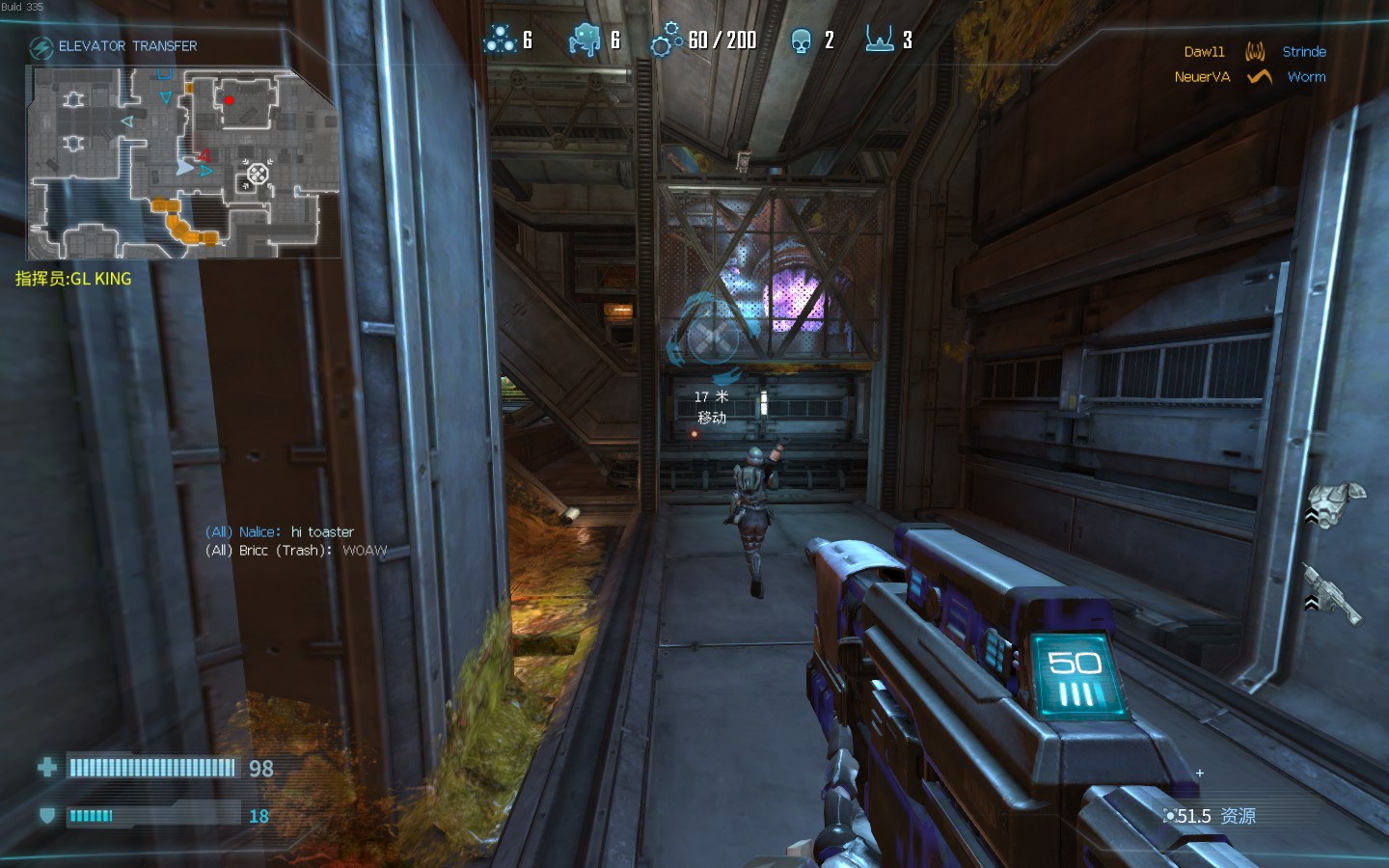Click the move waypoint marker
This screenshot has width=1389, height=868.
[x=712, y=339]
